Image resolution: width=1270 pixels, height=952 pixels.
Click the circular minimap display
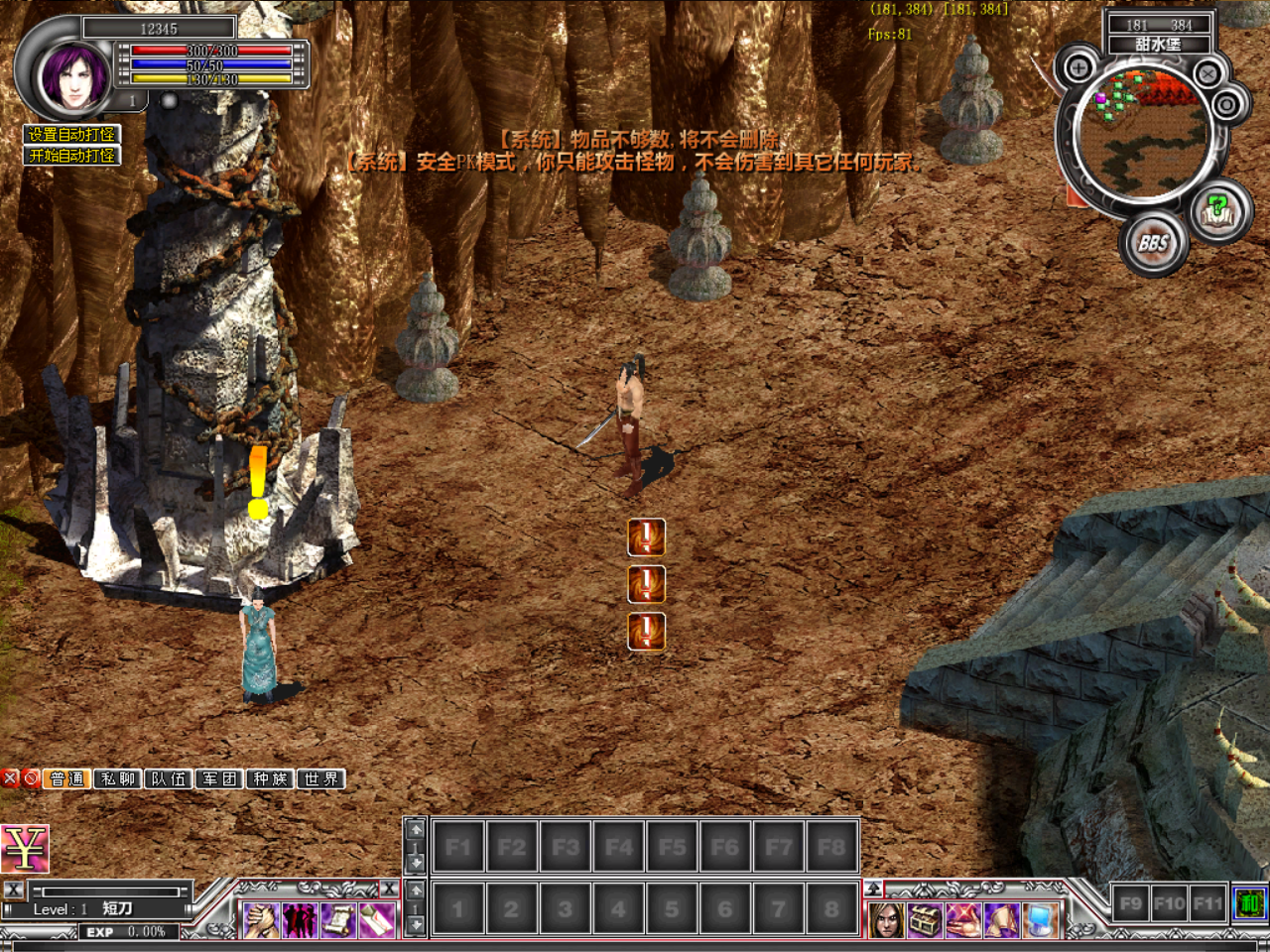(1141, 134)
